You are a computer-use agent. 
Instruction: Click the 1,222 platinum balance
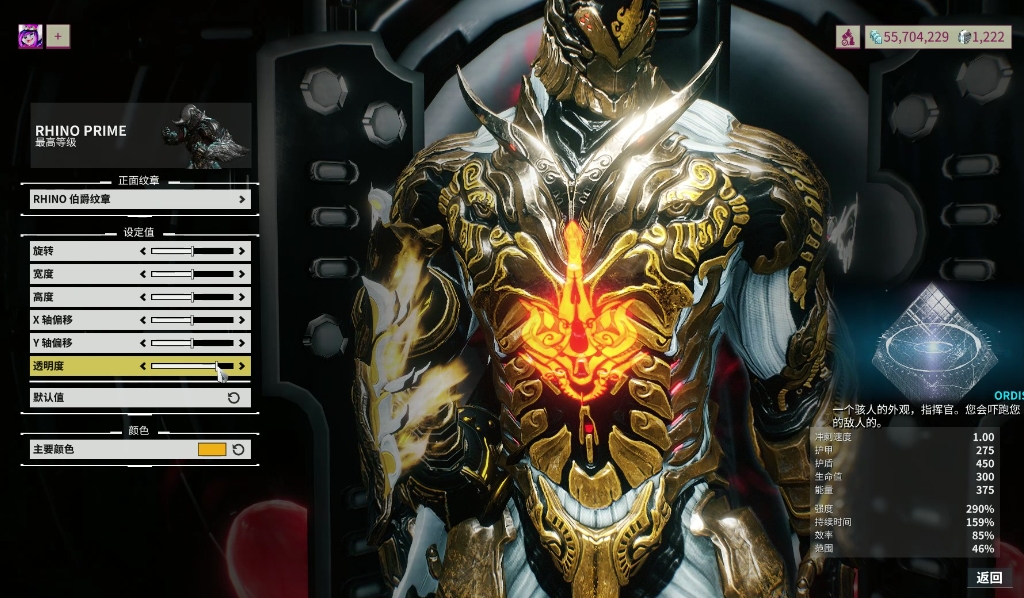pos(982,37)
